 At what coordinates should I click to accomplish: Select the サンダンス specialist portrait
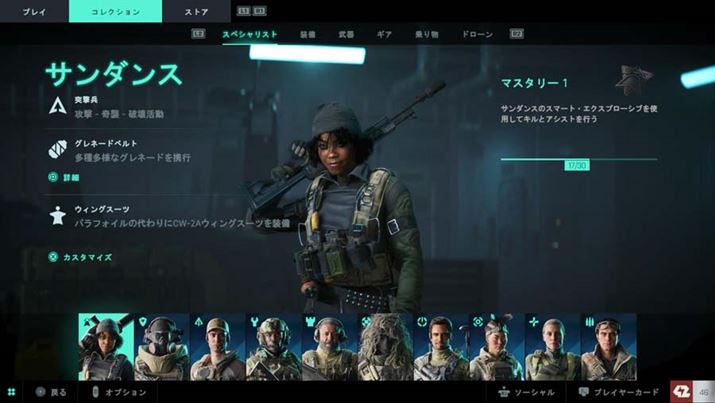click(105, 346)
